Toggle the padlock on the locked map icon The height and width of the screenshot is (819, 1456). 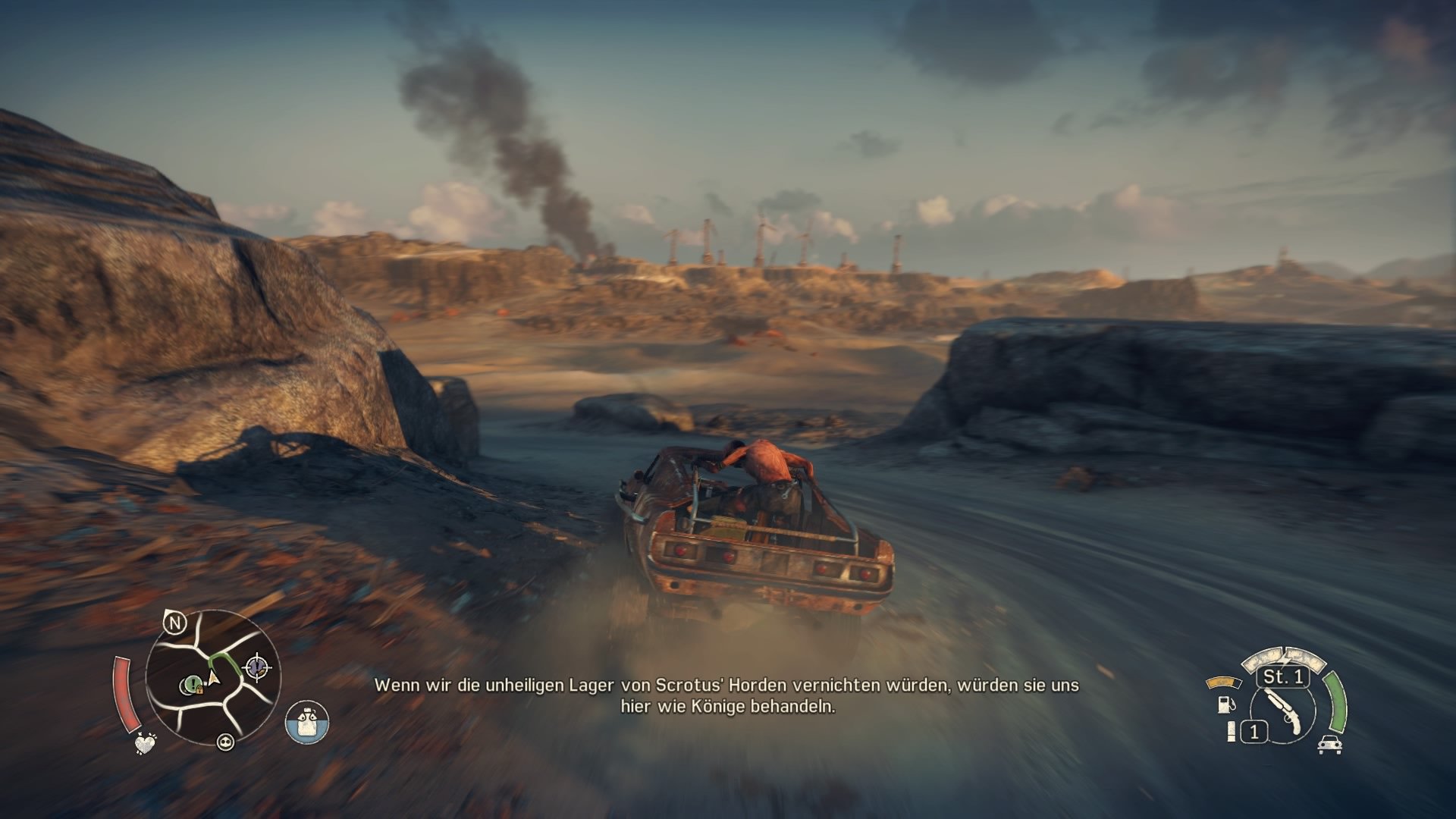pyautogui.click(x=199, y=689)
